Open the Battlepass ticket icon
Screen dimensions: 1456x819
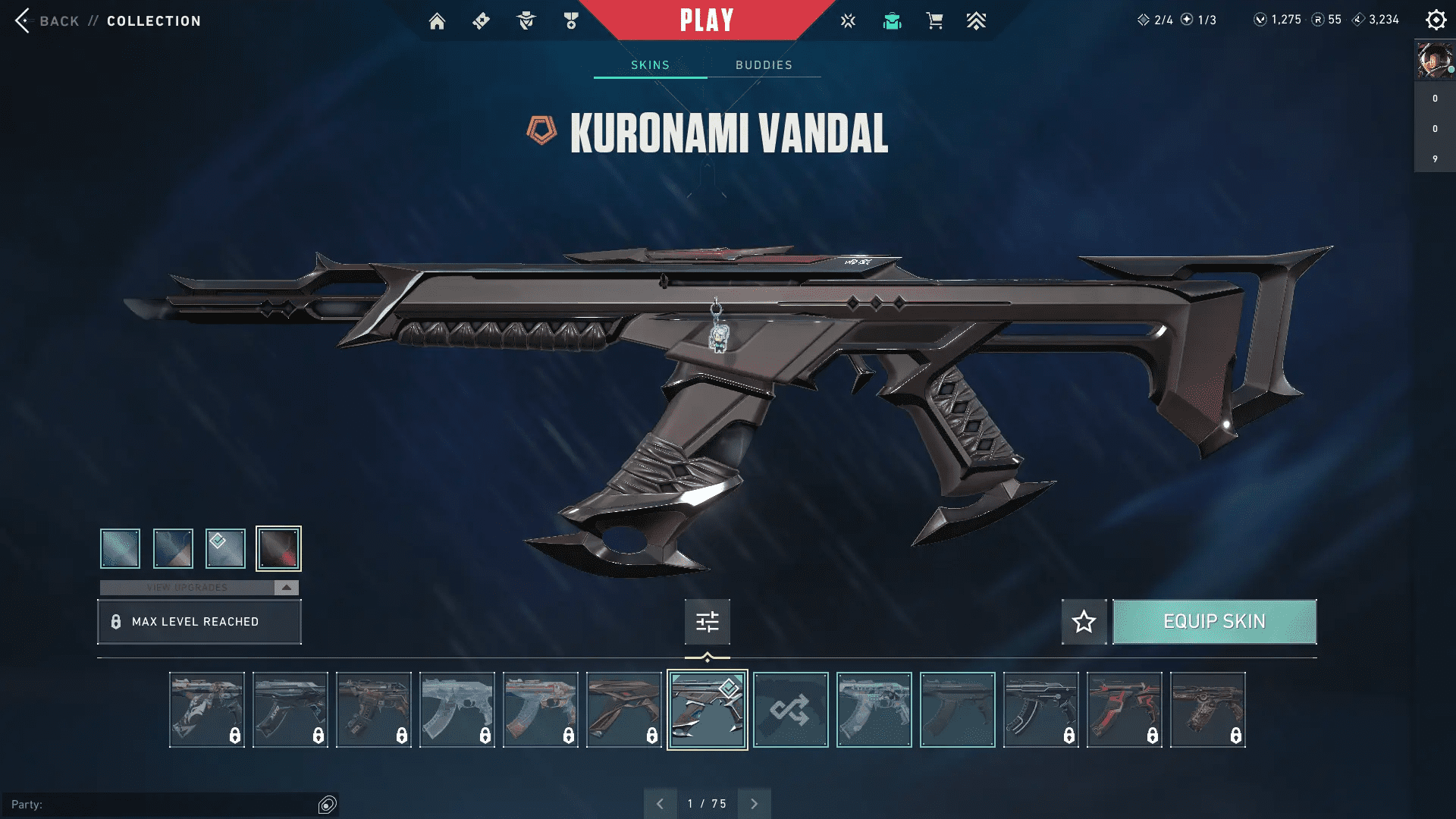point(481,20)
